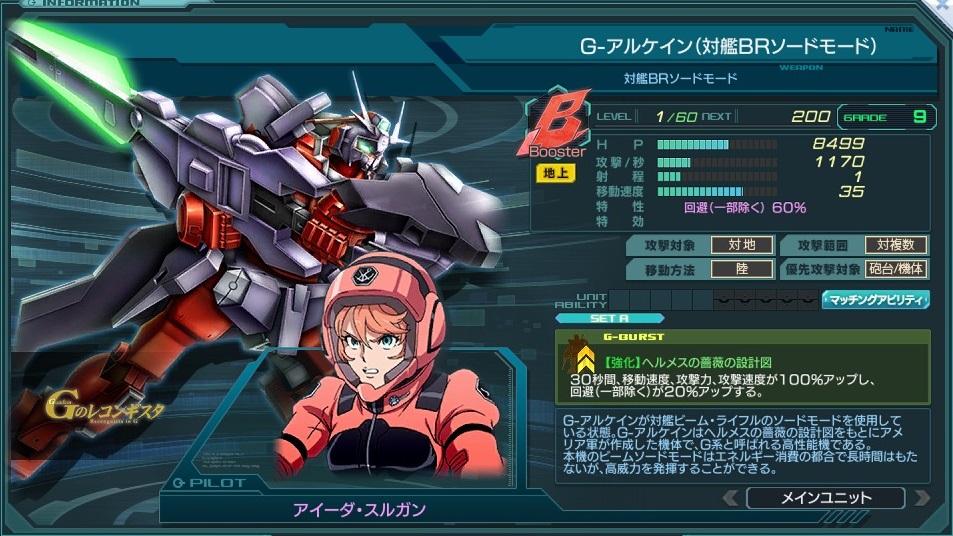Open the マッチングアビリティ panel
953x536 pixels.
(x=876, y=299)
